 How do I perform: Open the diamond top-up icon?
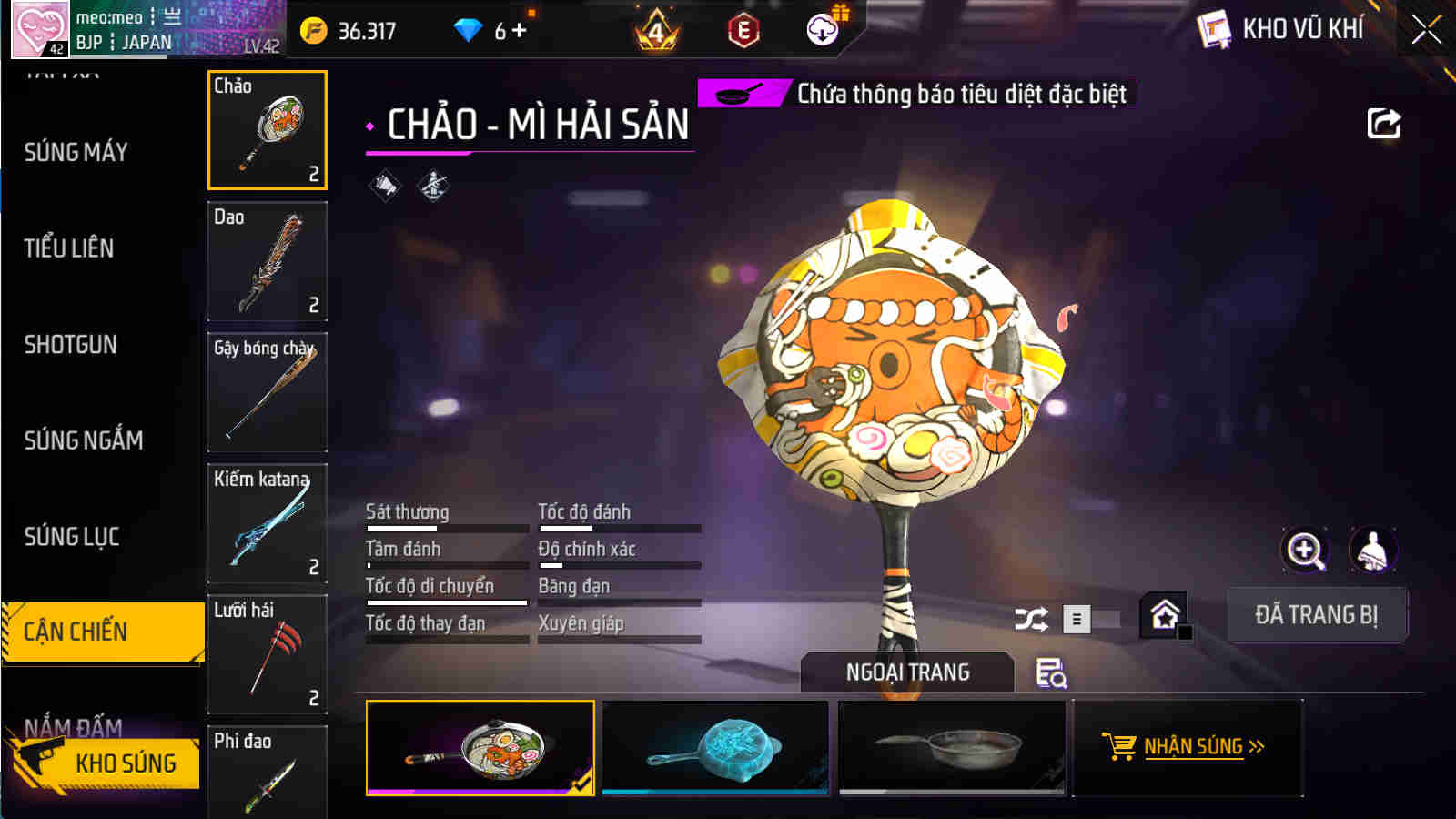point(467,29)
